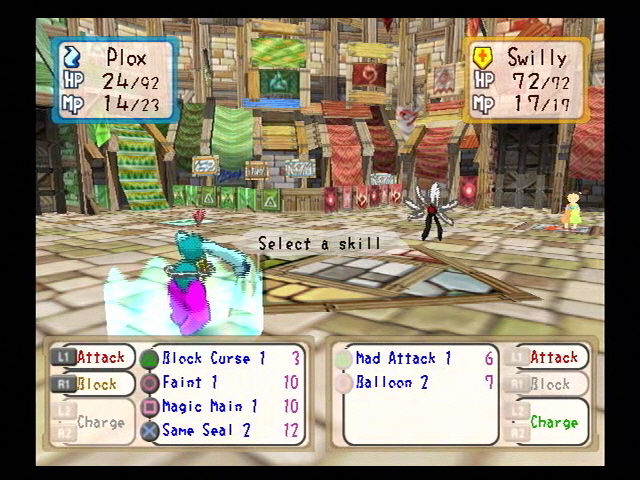
Task: Select Swilly's Mad Attack 1 skill
Action: pyautogui.click(x=403, y=358)
